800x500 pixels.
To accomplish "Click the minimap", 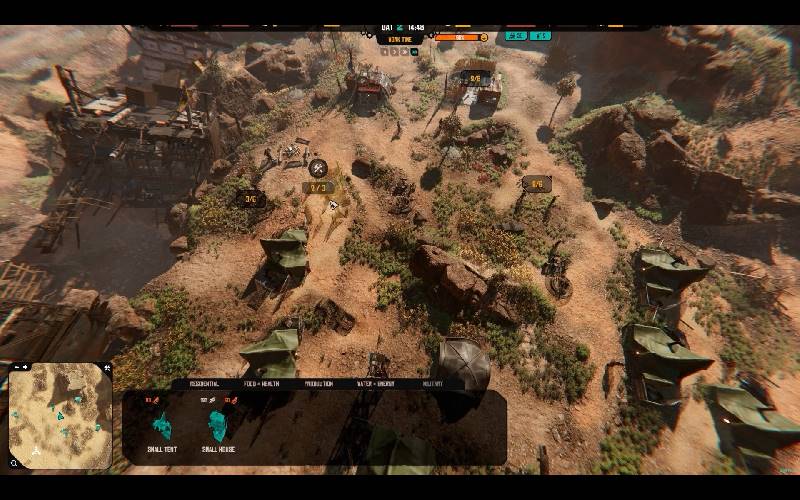I will click(60, 415).
